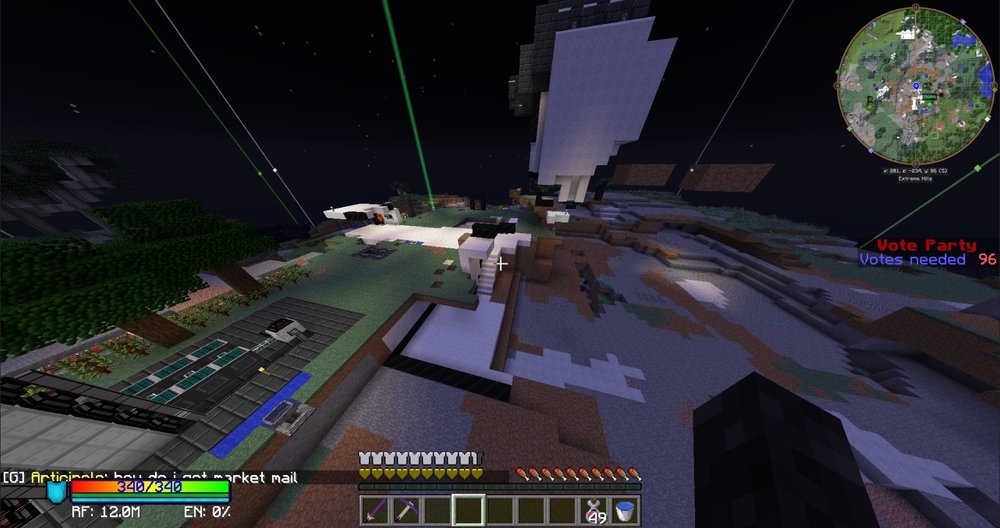This screenshot has height=528, width=1000.
Task: Select the purple sword hotbar slot
Action: [376, 510]
